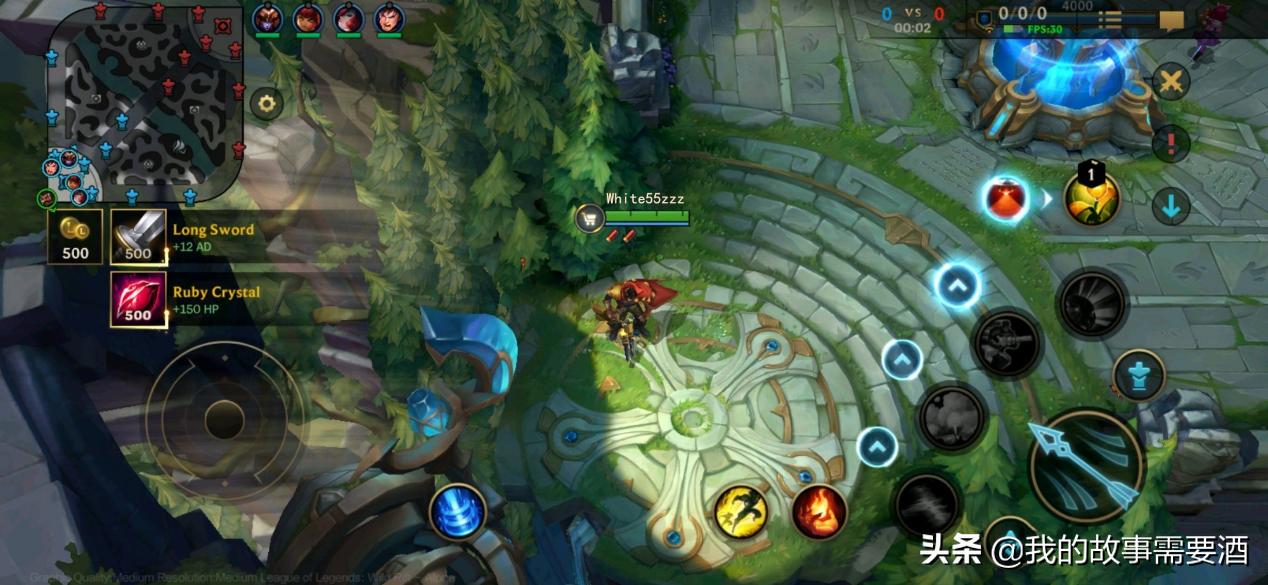Buy the recommended Long Sword
1268x585 pixels.
pyautogui.click(x=138, y=237)
